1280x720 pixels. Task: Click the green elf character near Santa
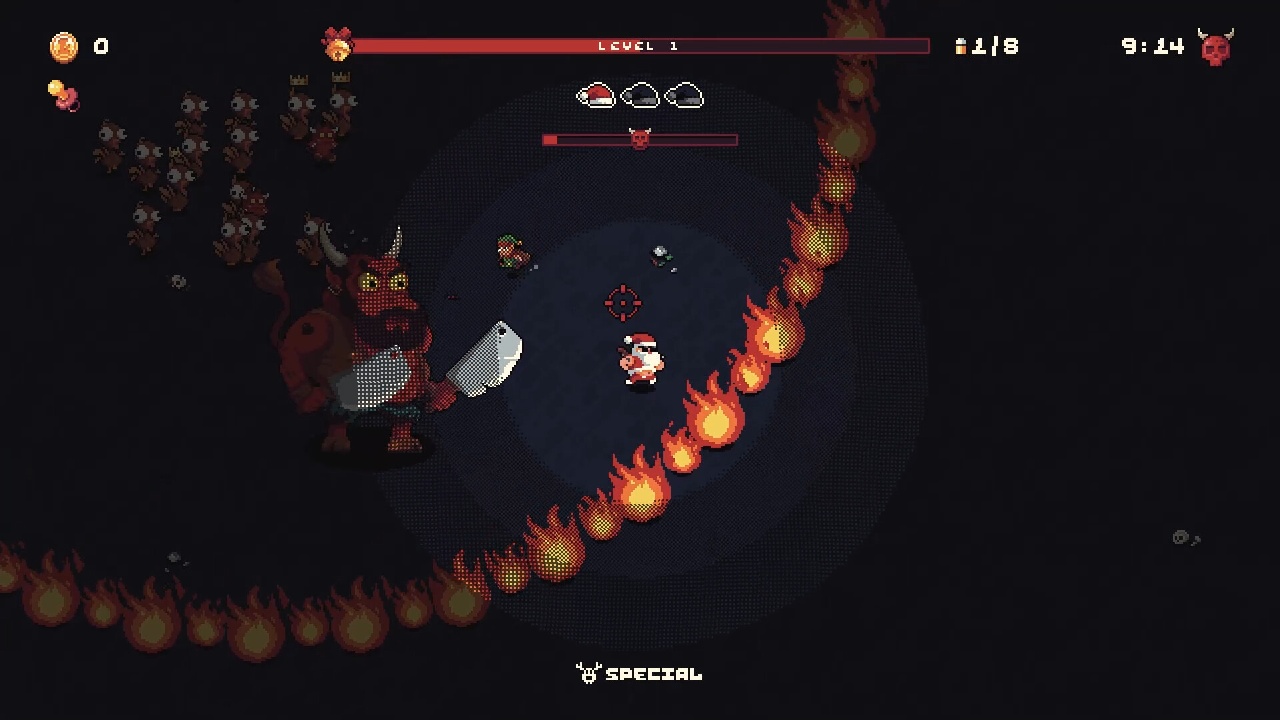click(x=512, y=253)
